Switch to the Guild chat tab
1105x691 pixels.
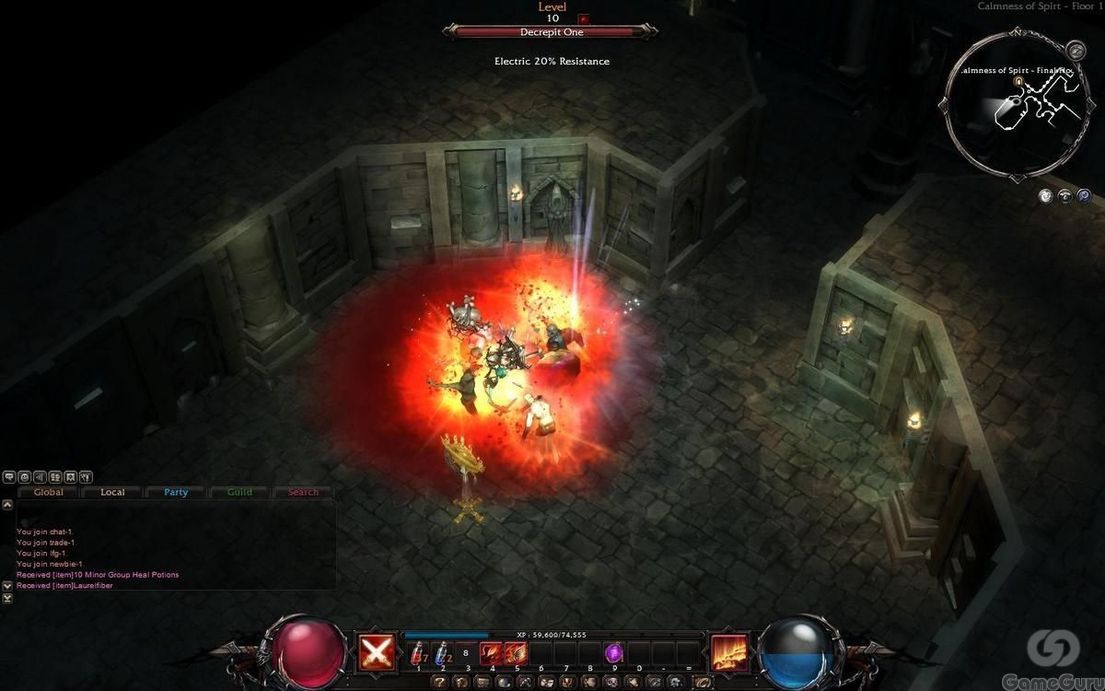coord(240,492)
